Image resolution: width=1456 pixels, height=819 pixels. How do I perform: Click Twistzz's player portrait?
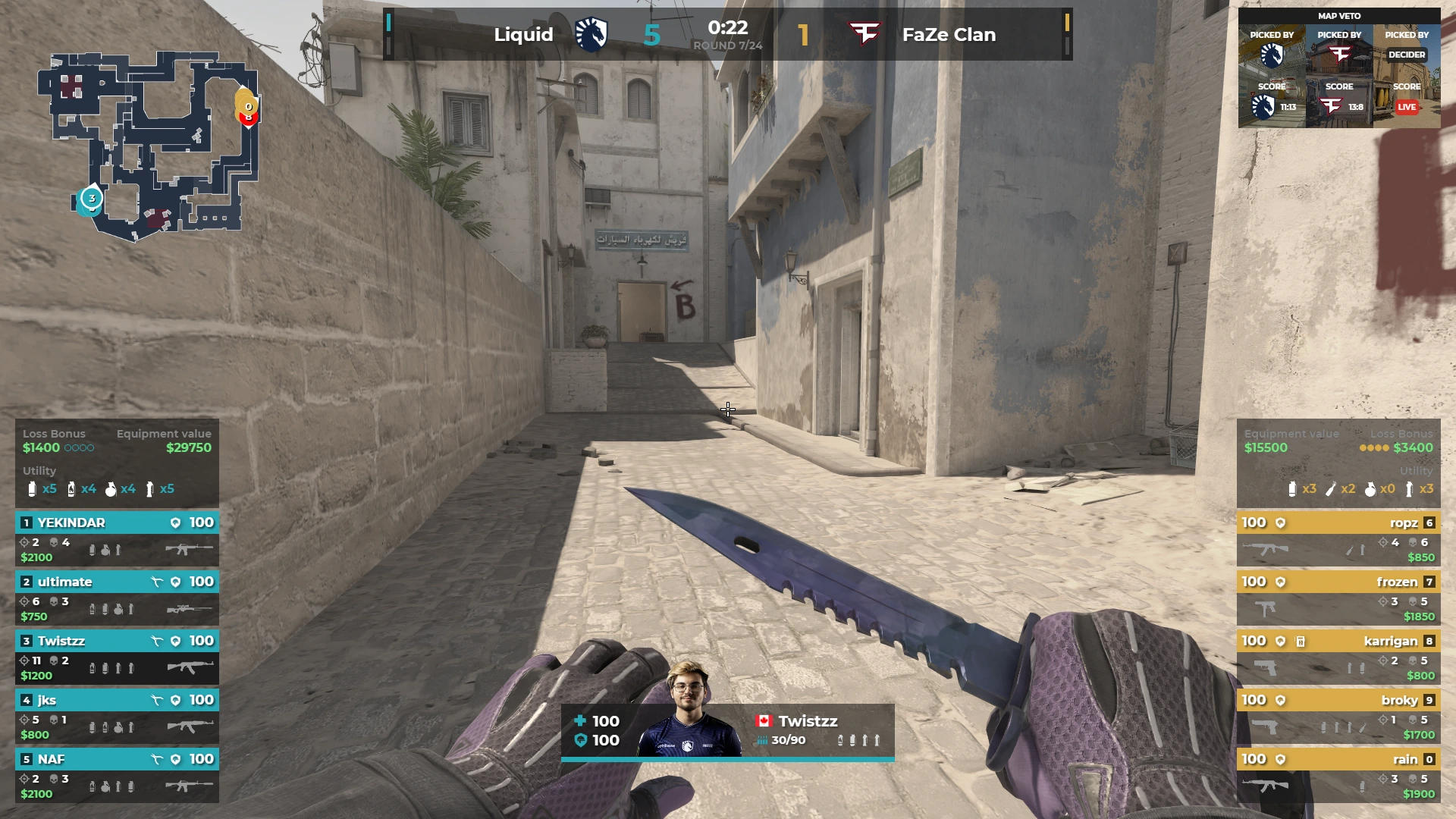(689, 711)
